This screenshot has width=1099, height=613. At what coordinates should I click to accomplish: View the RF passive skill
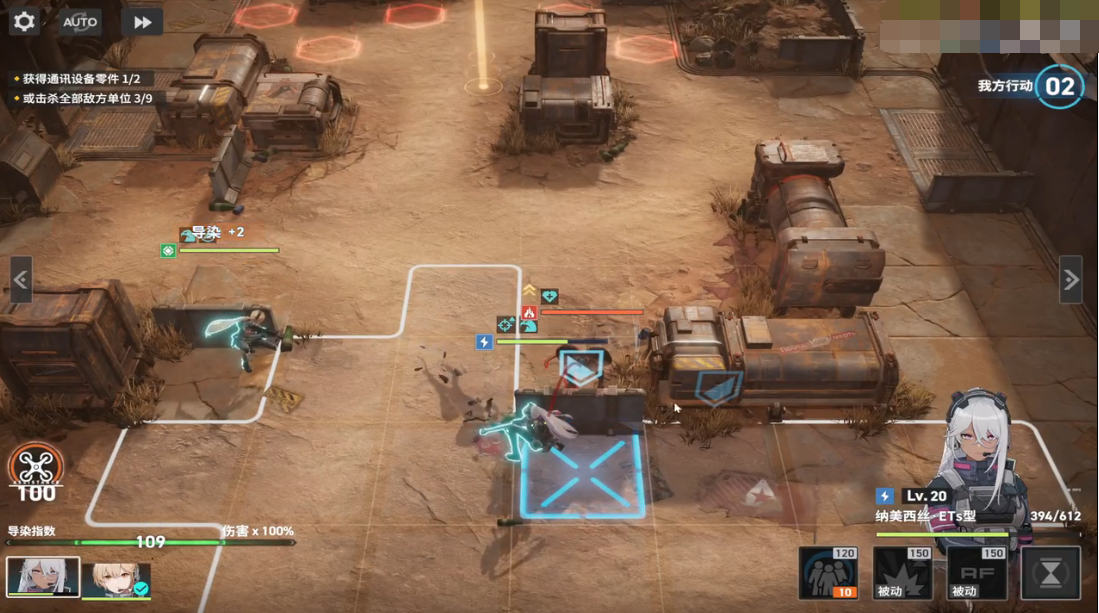pyautogui.click(x=976, y=573)
